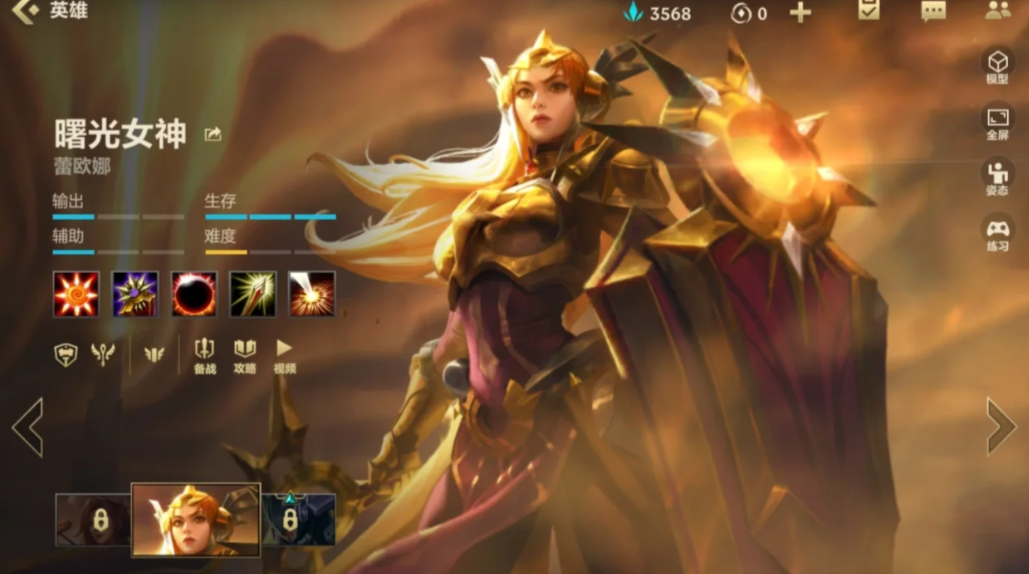Switch to 全屏 fullscreen view
Viewport: 1029px width, 574px height.
997,122
